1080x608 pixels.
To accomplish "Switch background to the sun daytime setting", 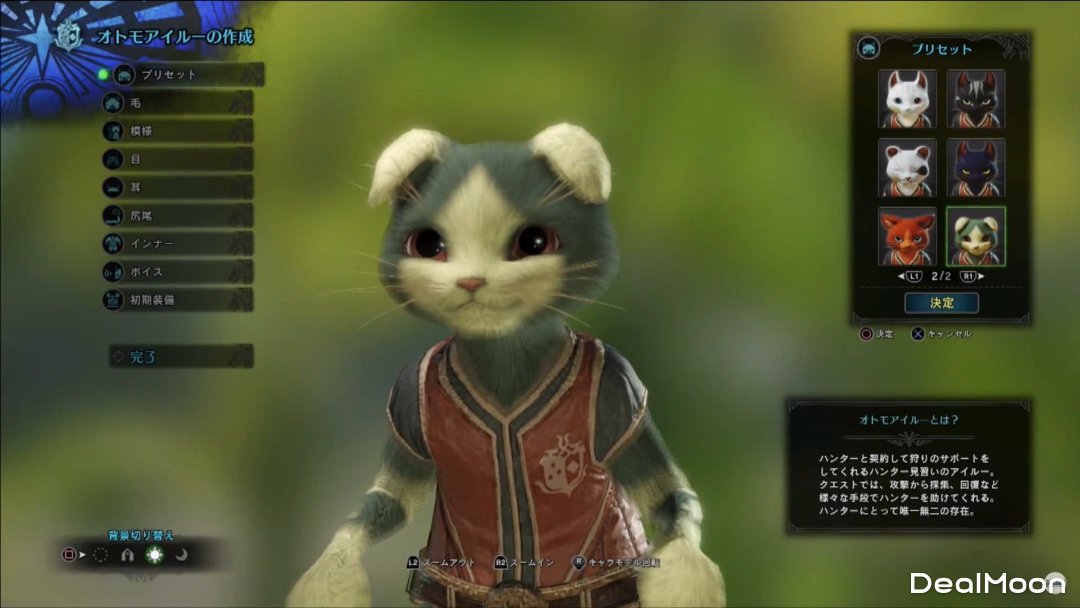I will pos(154,555).
